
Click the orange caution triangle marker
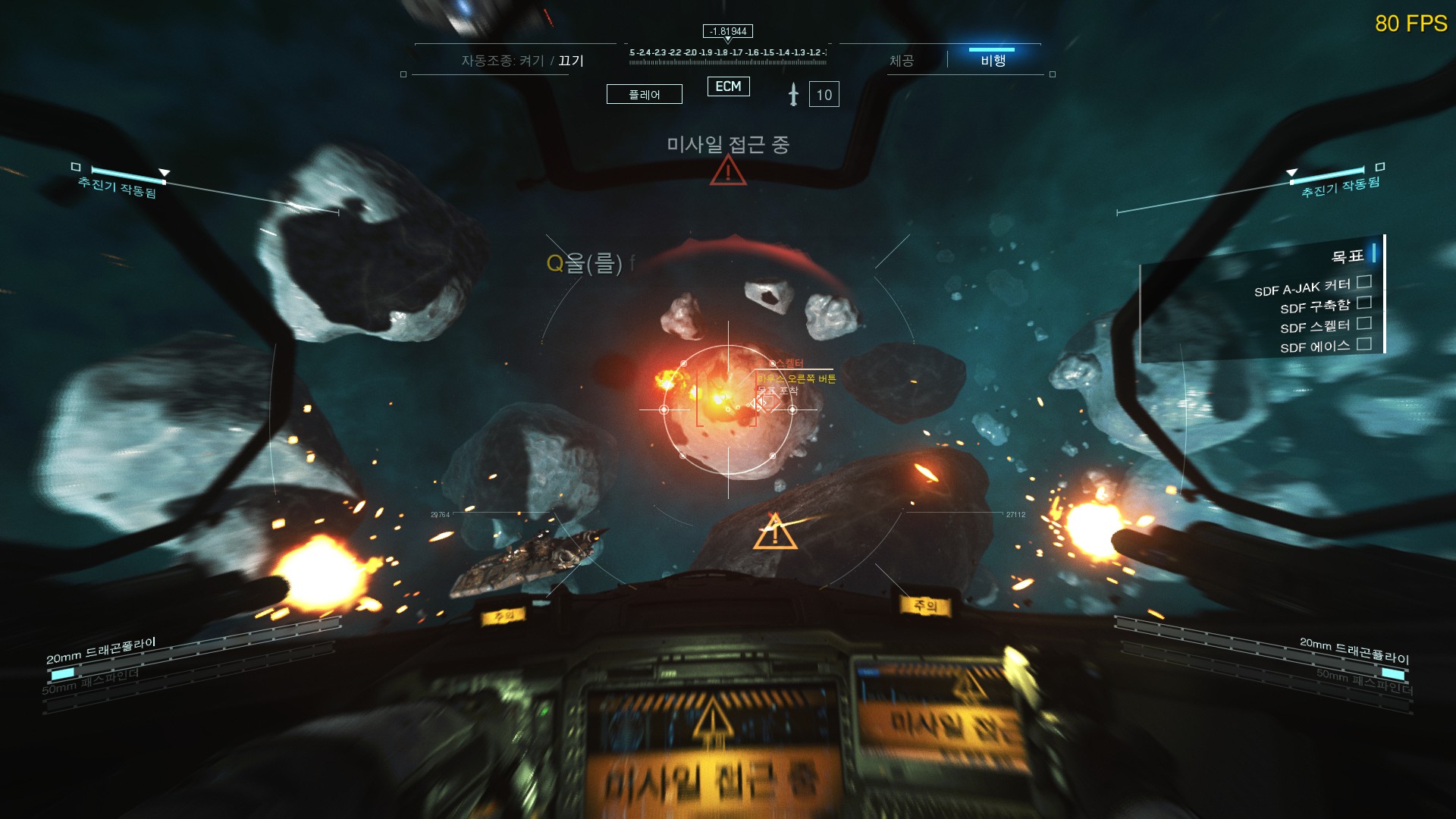pyautogui.click(x=774, y=532)
